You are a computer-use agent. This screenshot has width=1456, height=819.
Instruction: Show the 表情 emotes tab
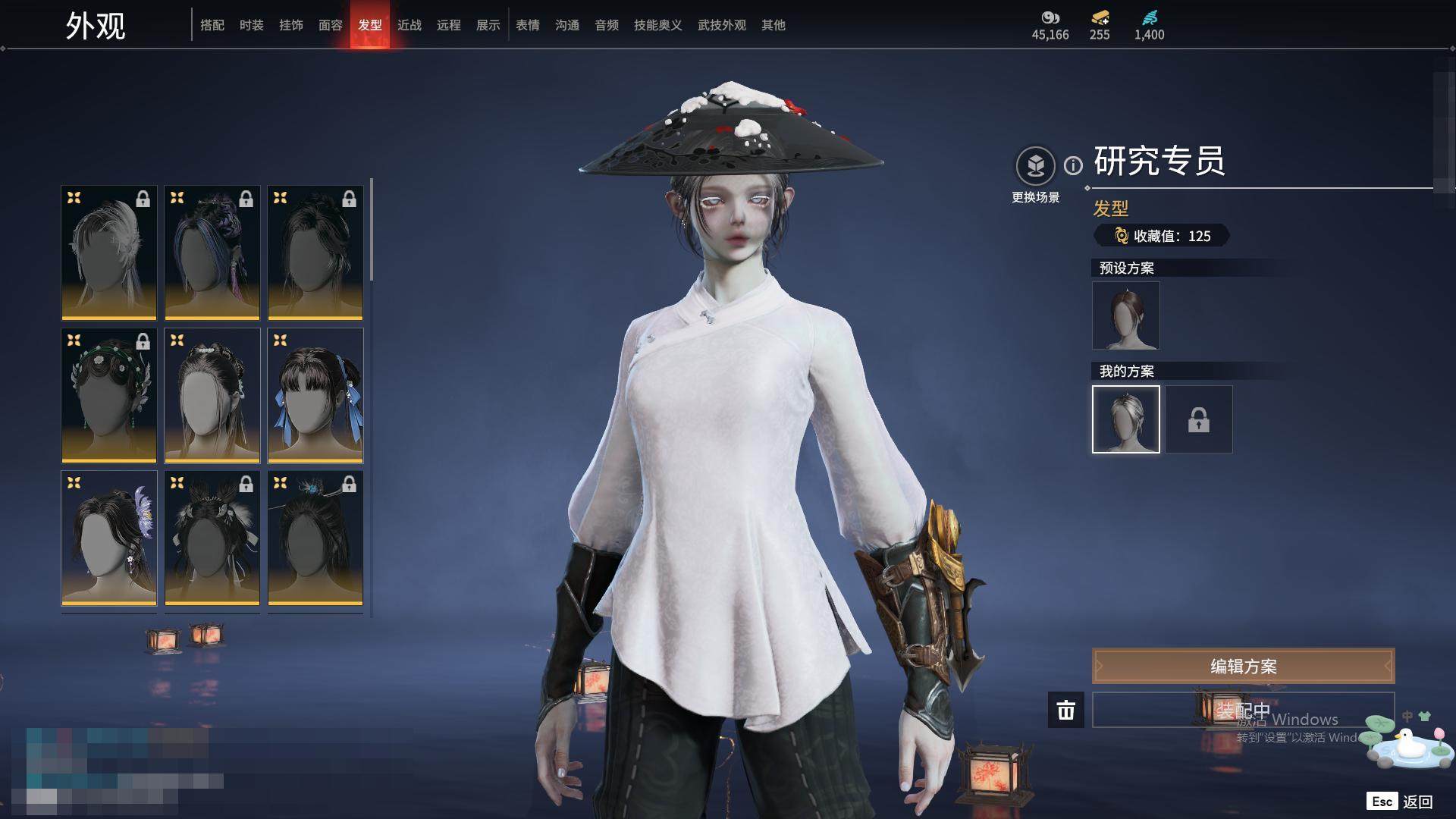528,25
